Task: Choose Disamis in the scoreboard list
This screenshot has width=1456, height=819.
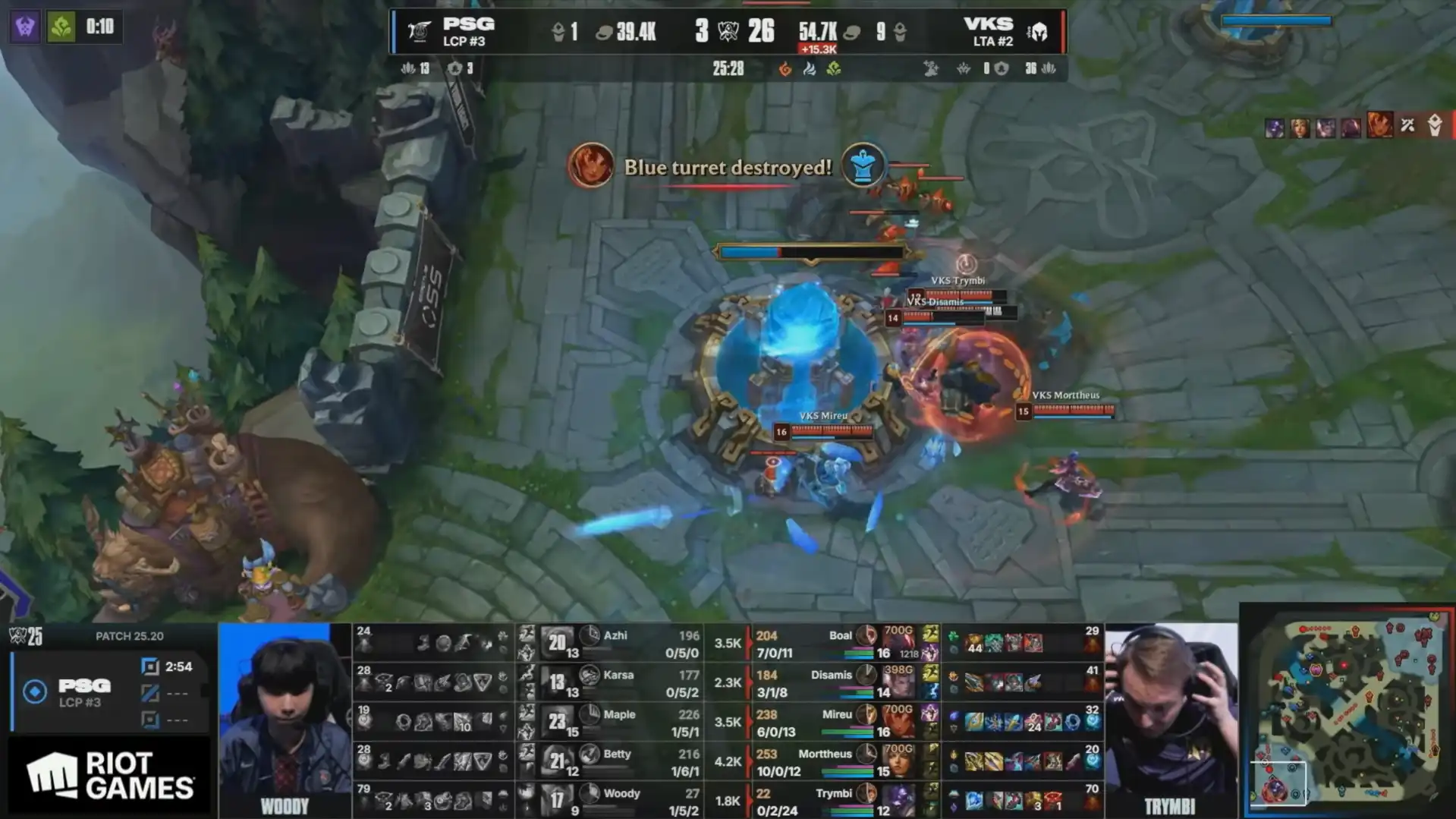Action: (831, 676)
